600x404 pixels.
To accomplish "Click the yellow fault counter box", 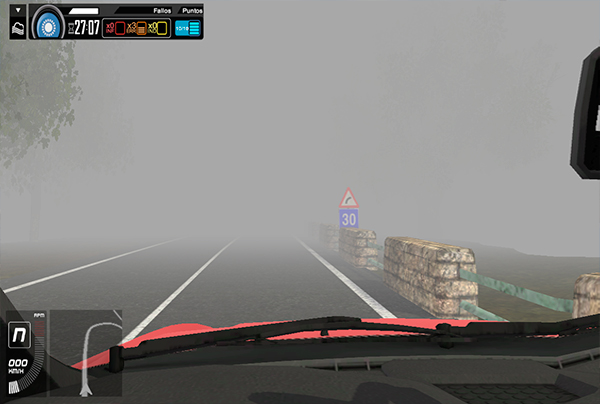I will point(163,28).
